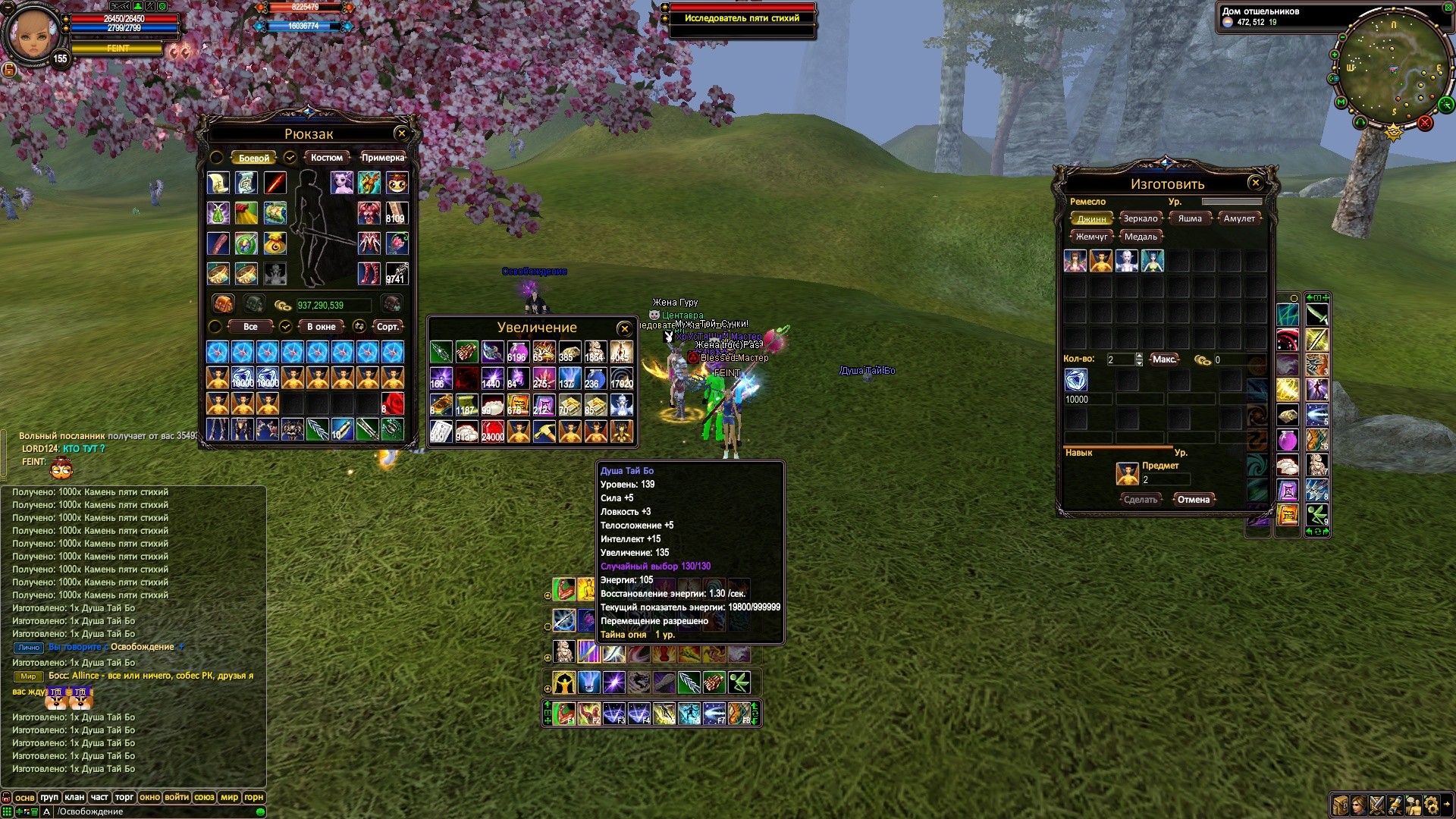Viewport: 1456px width, 819px height.
Task: Switch to the Костюм tab
Action: [327, 158]
